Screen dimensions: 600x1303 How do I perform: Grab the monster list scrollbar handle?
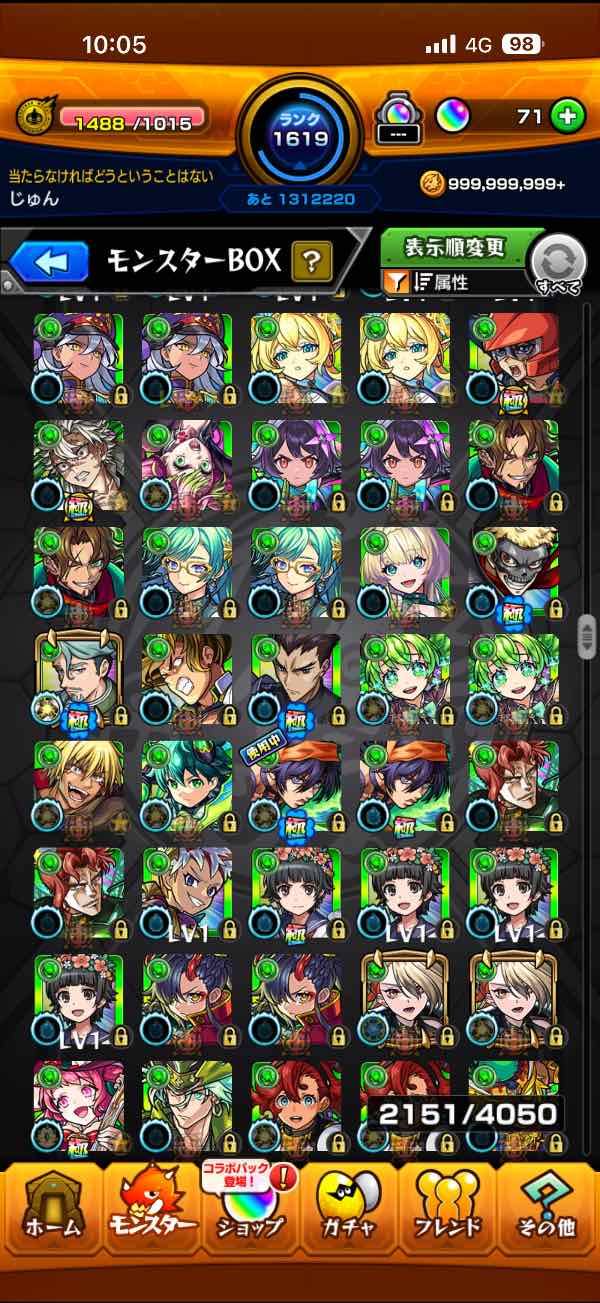(x=587, y=636)
